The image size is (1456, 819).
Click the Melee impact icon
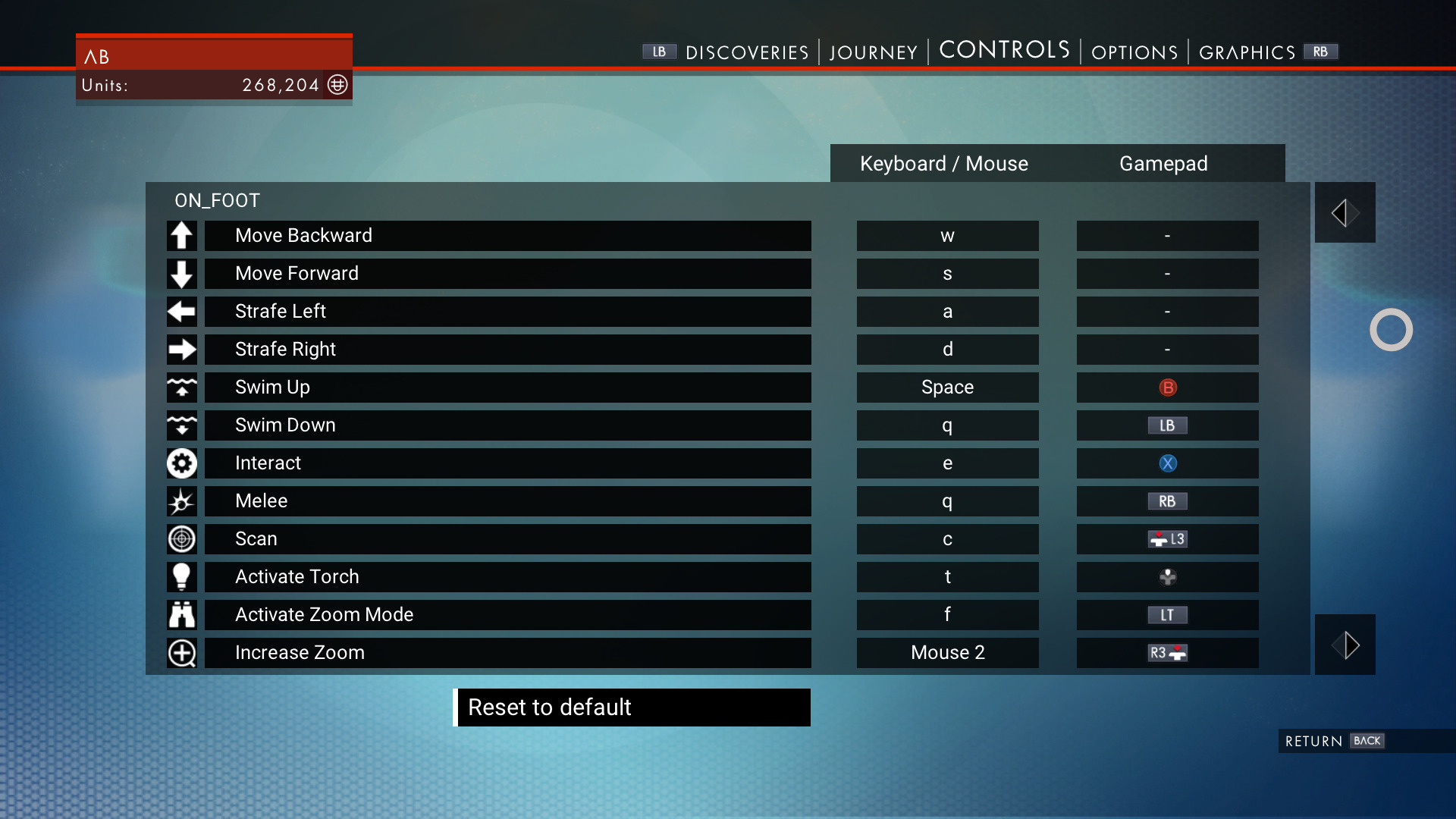[181, 501]
